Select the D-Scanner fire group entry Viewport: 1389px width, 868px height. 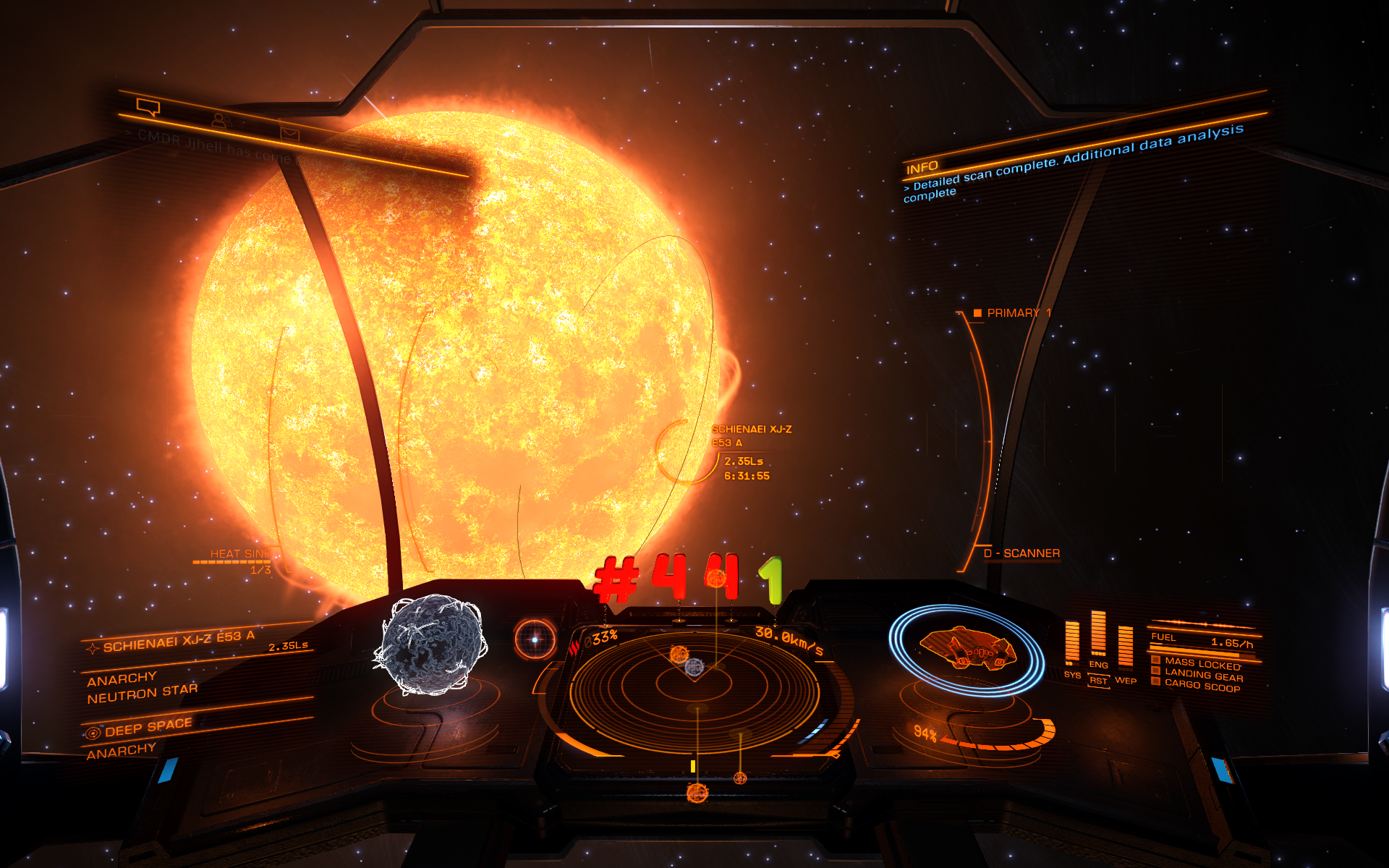(1021, 553)
